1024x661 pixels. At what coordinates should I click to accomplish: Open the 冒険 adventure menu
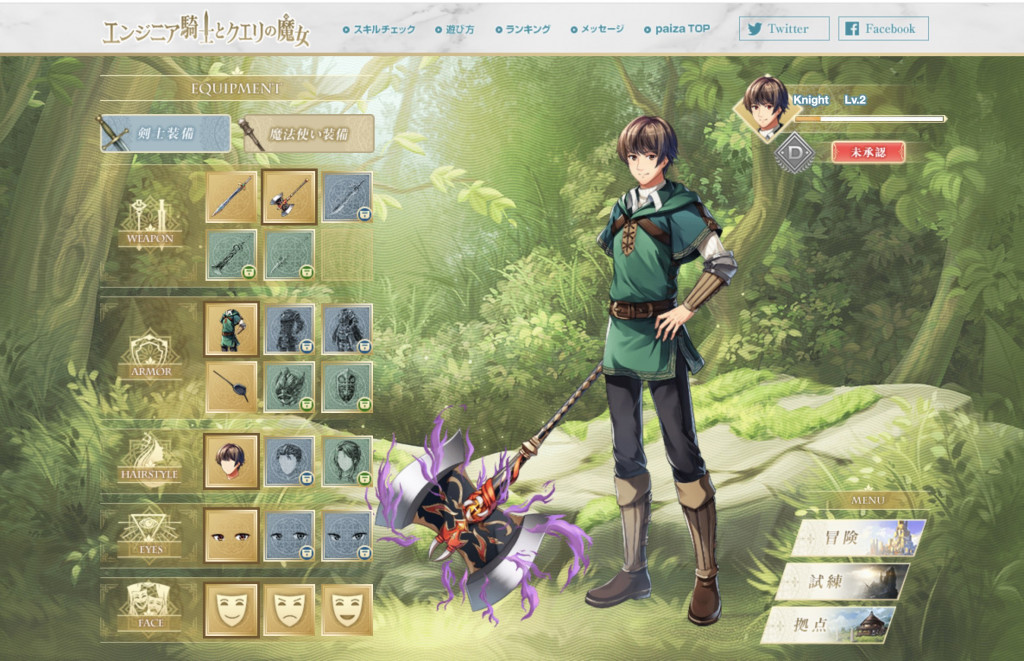tap(859, 538)
